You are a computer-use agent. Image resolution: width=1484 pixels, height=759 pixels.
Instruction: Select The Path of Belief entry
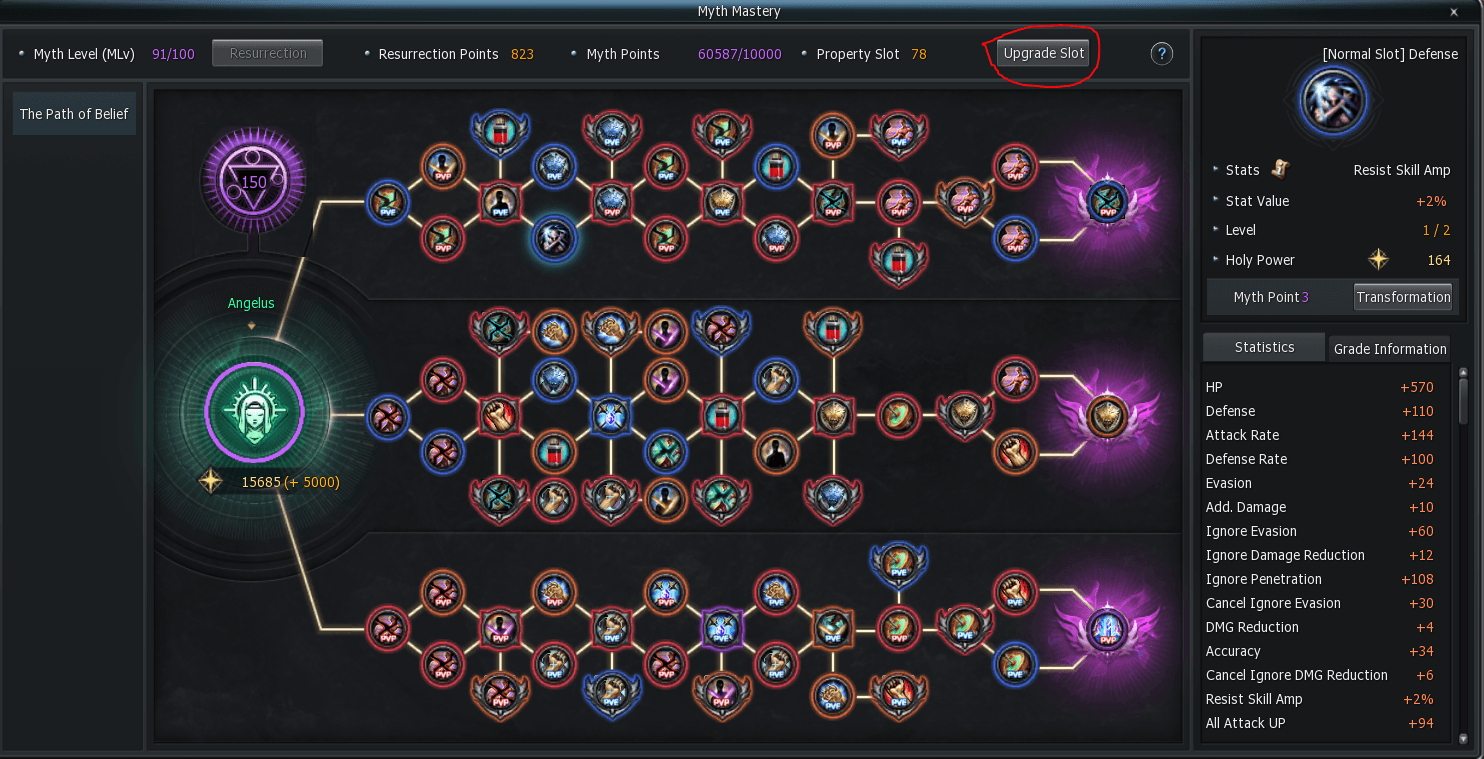(x=74, y=113)
